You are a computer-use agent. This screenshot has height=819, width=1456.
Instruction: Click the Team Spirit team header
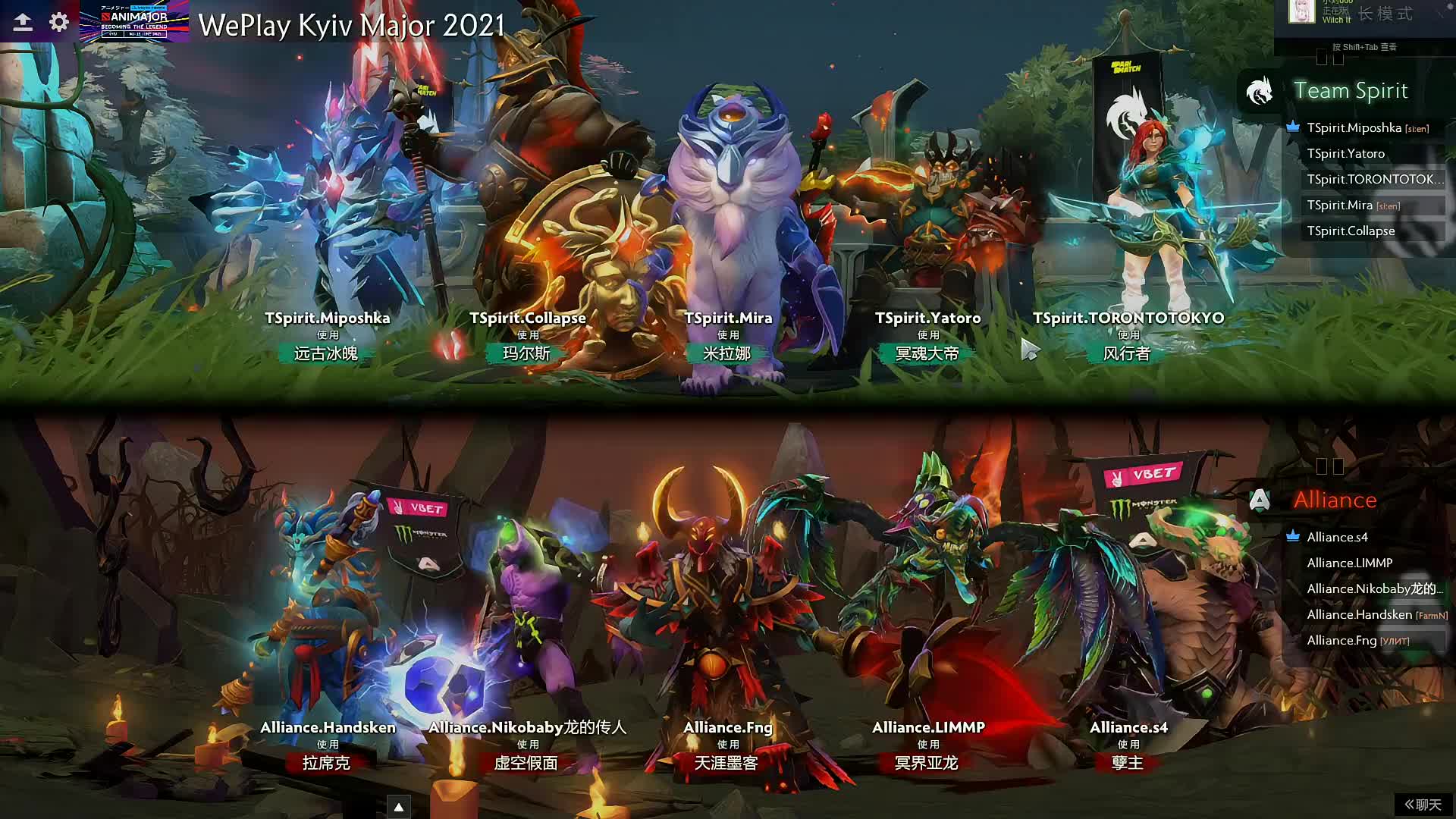(x=1350, y=91)
